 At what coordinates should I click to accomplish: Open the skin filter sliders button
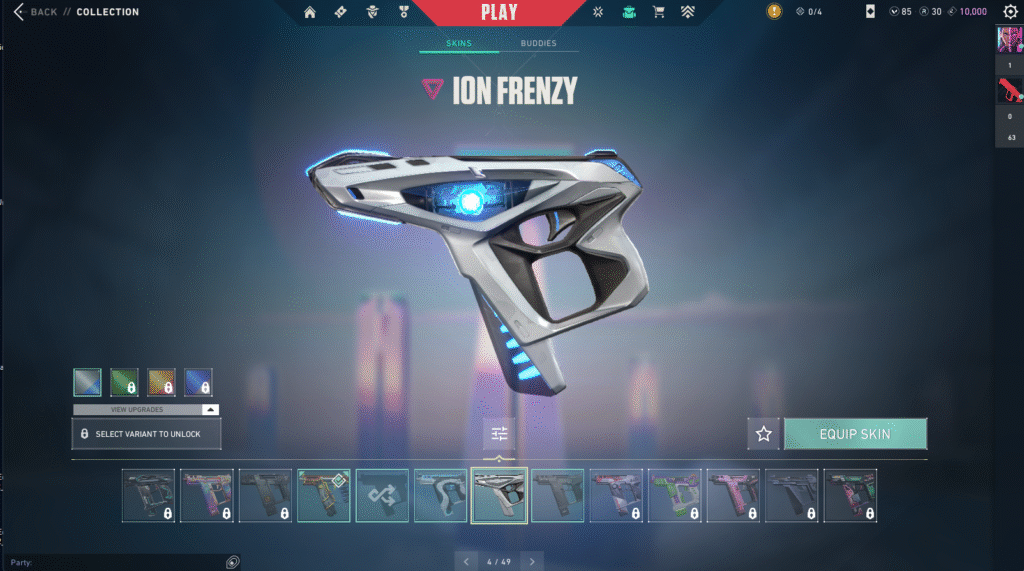coord(499,433)
